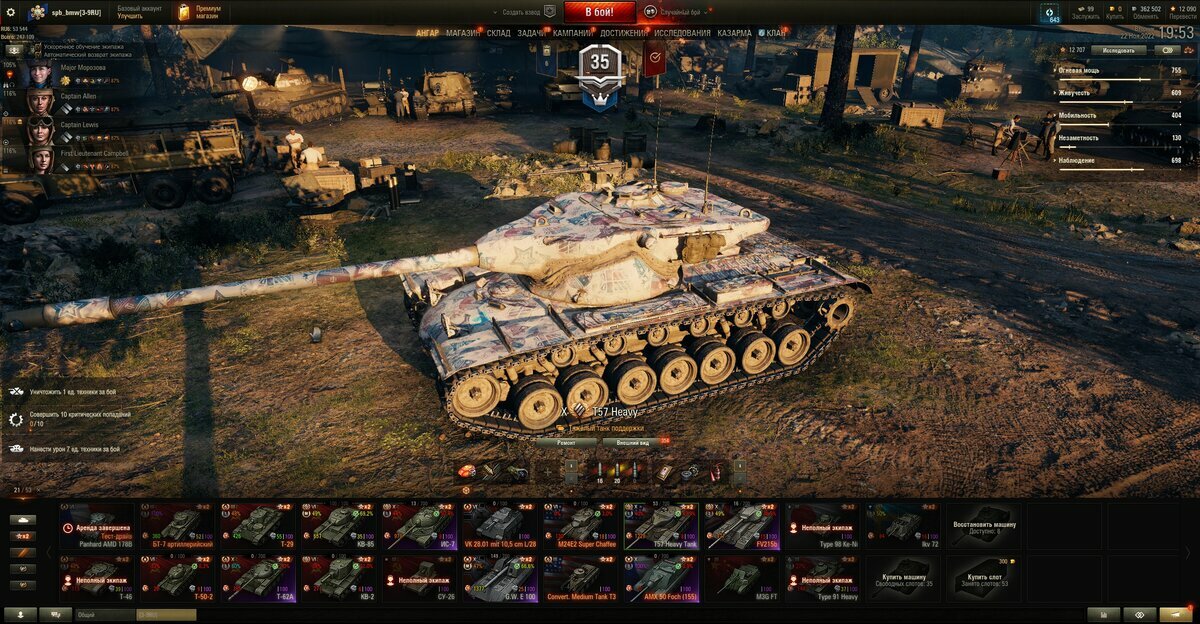Select crew member Captain Allen
This screenshot has height=624, width=1200.
(x=78, y=96)
